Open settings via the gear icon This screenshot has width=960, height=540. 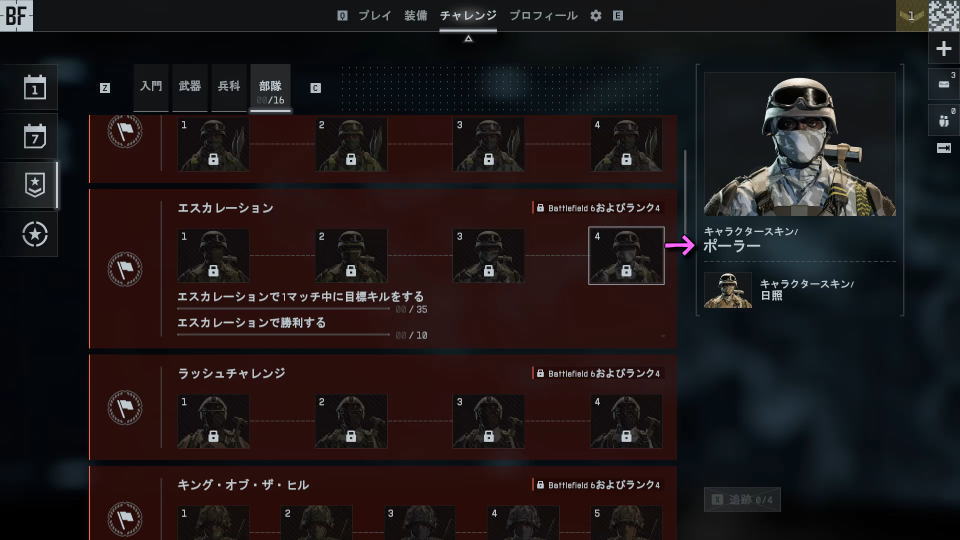click(596, 16)
